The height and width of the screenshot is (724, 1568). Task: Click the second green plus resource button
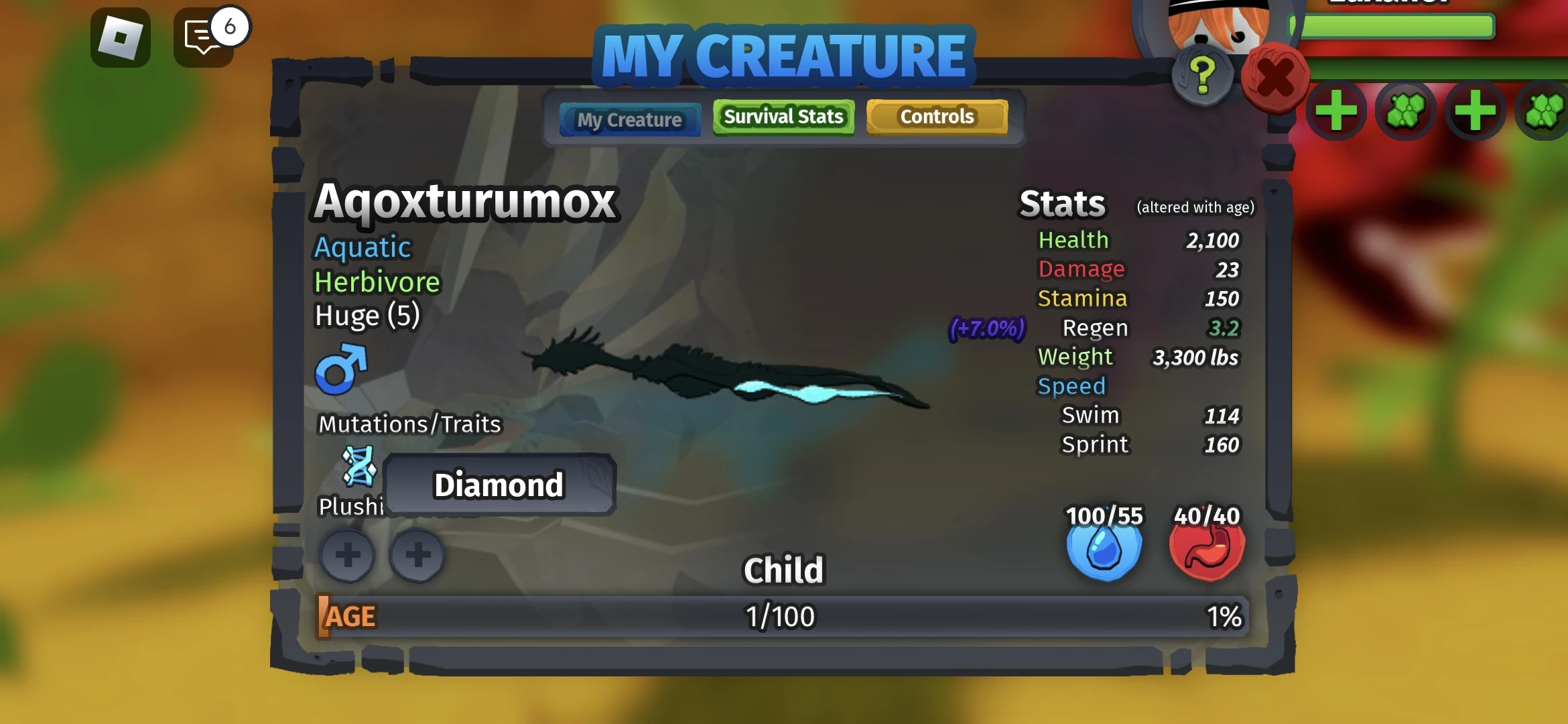pos(1475,111)
